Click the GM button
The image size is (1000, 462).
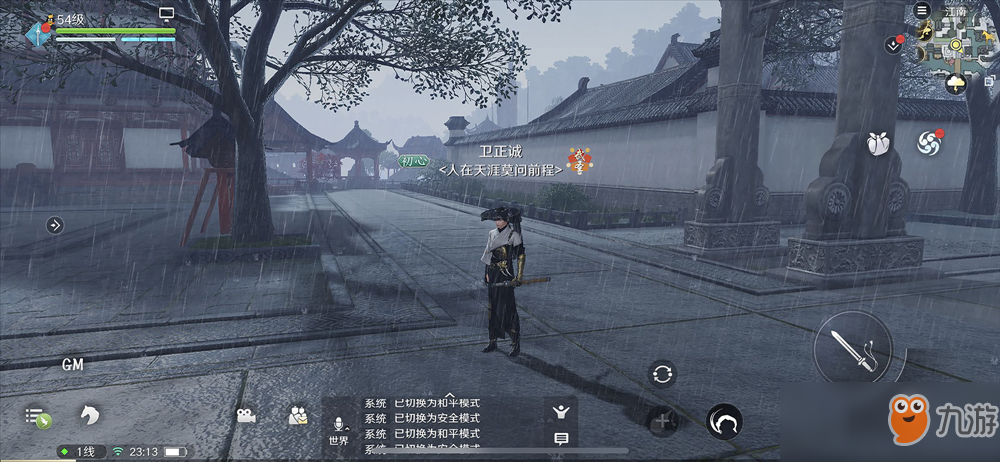[72, 365]
